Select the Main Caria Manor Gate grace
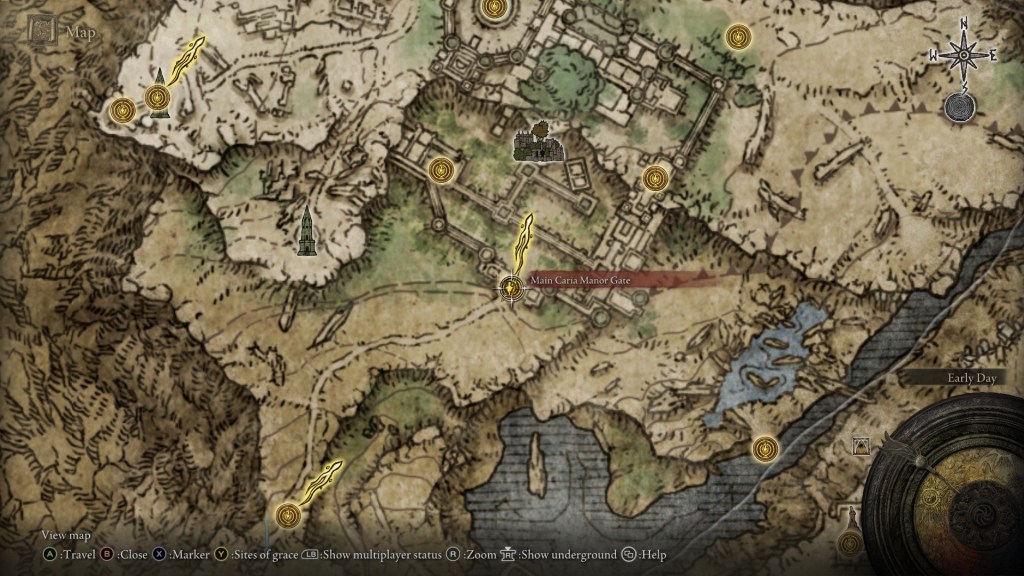The image size is (1024, 576). pyautogui.click(x=512, y=288)
